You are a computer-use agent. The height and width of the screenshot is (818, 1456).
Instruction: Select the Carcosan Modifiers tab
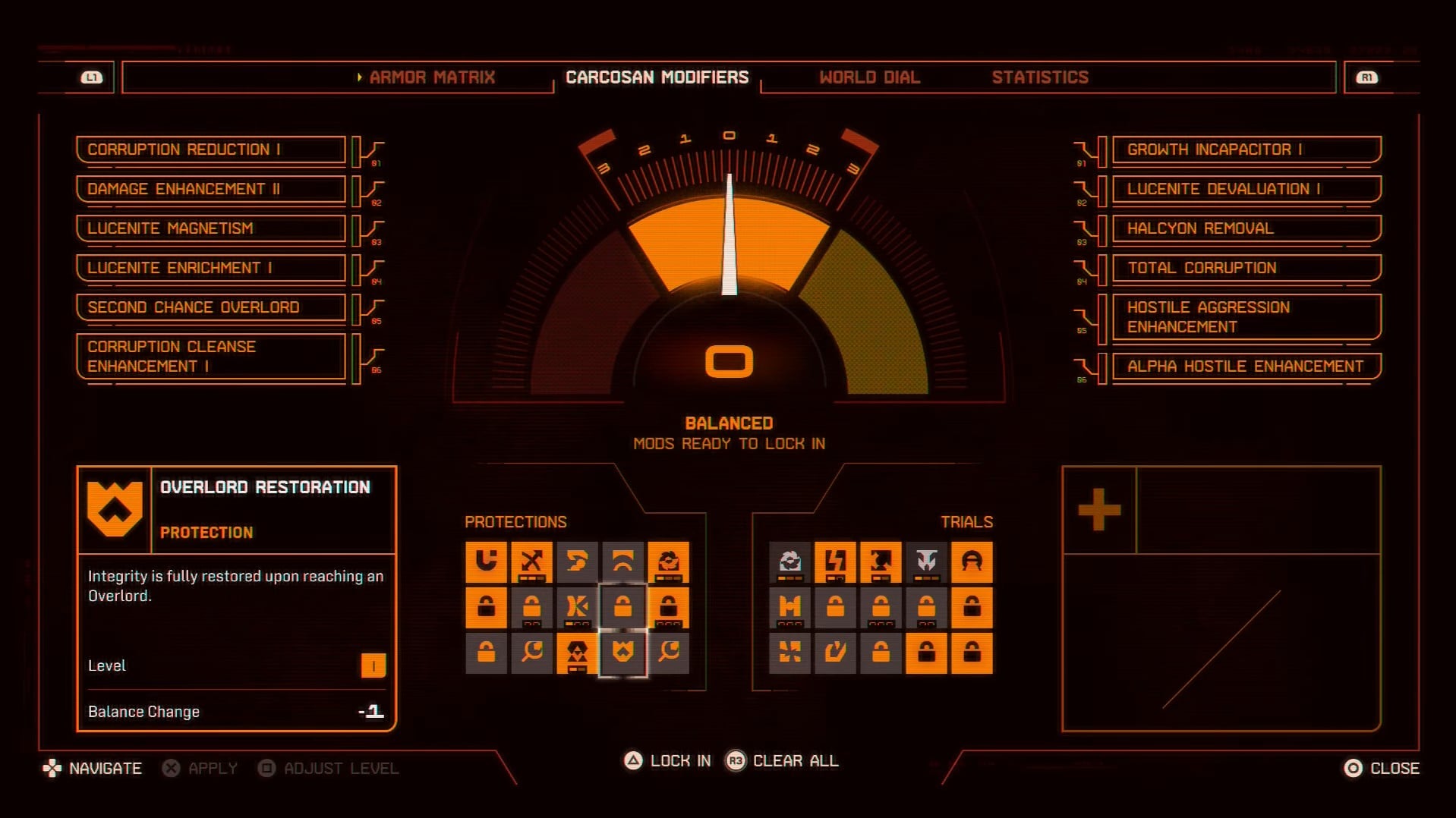657,77
